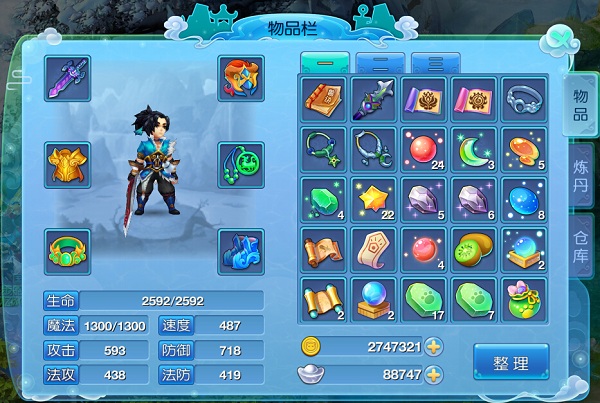Select the equipped blue boots slot

click(241, 249)
